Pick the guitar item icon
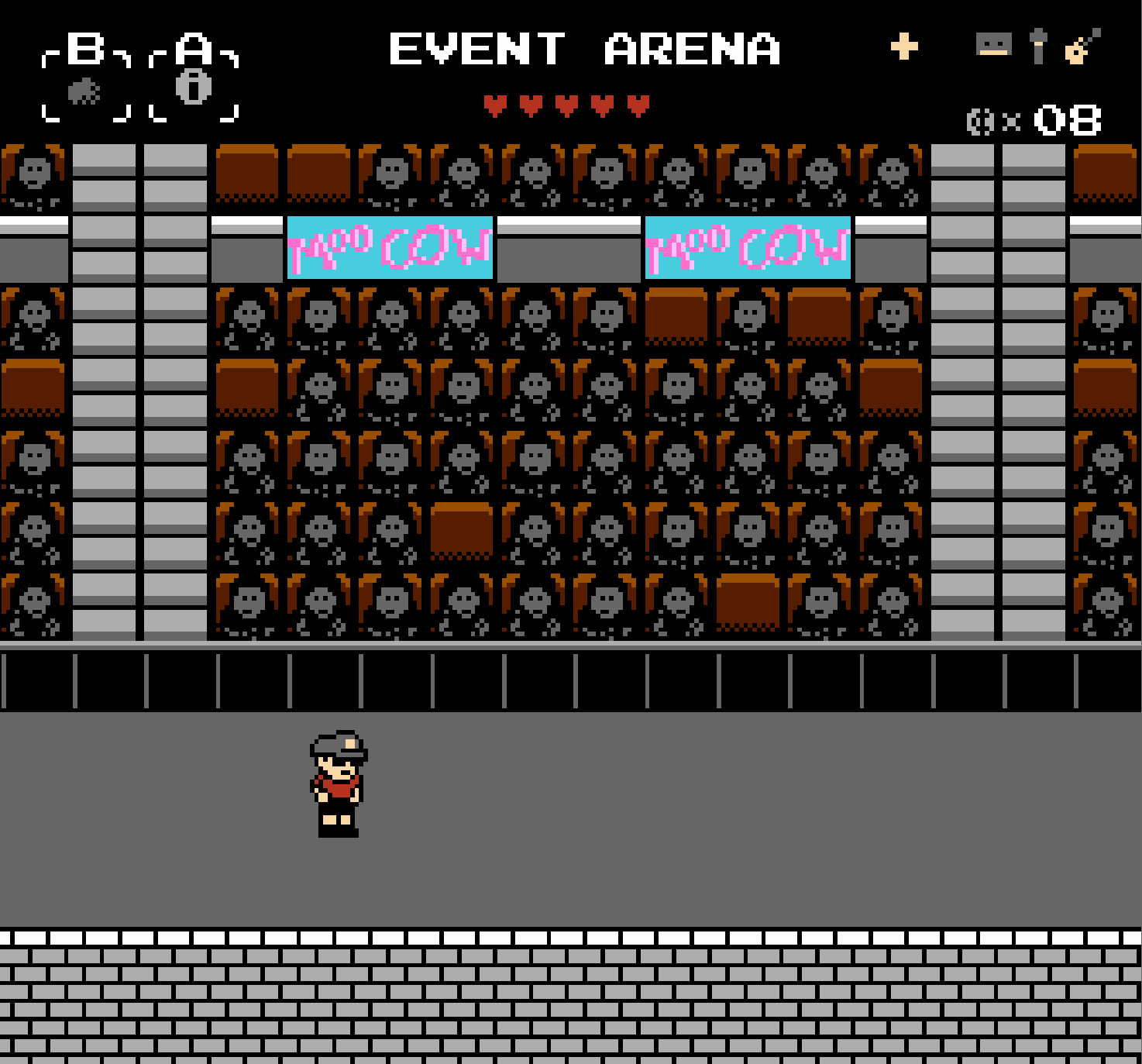The image size is (1142, 1064). pyautogui.click(x=1082, y=46)
